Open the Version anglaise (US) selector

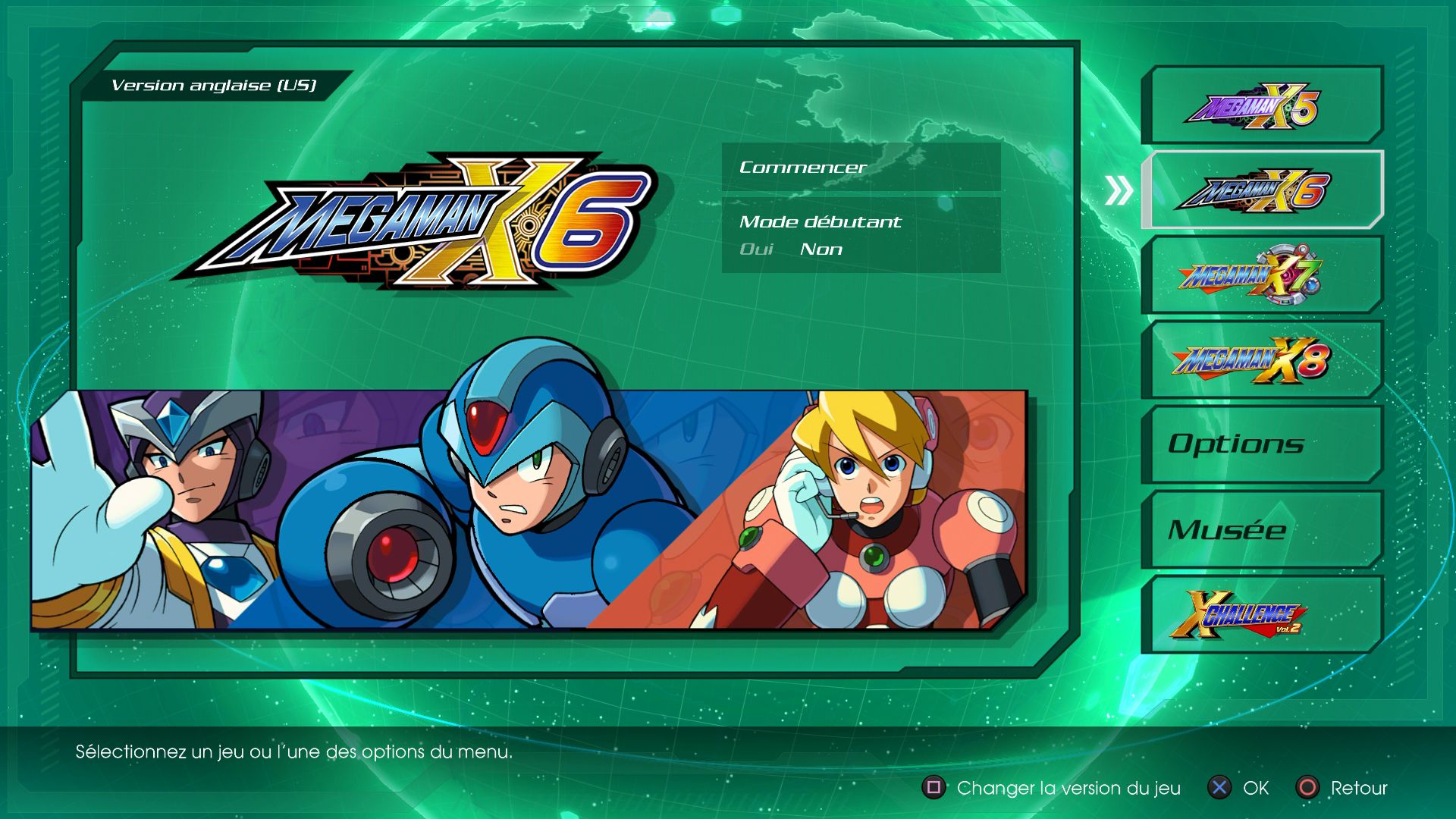pos(215,83)
